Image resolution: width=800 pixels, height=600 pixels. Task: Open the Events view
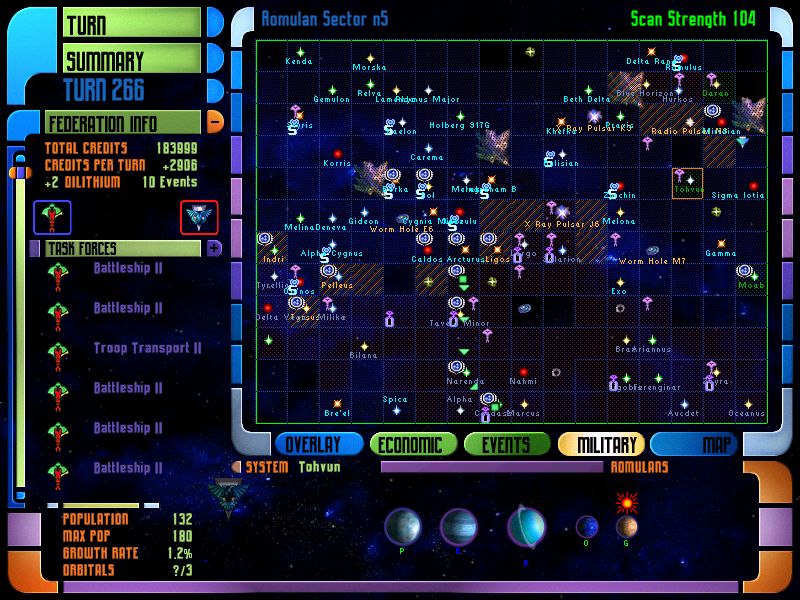pos(506,445)
